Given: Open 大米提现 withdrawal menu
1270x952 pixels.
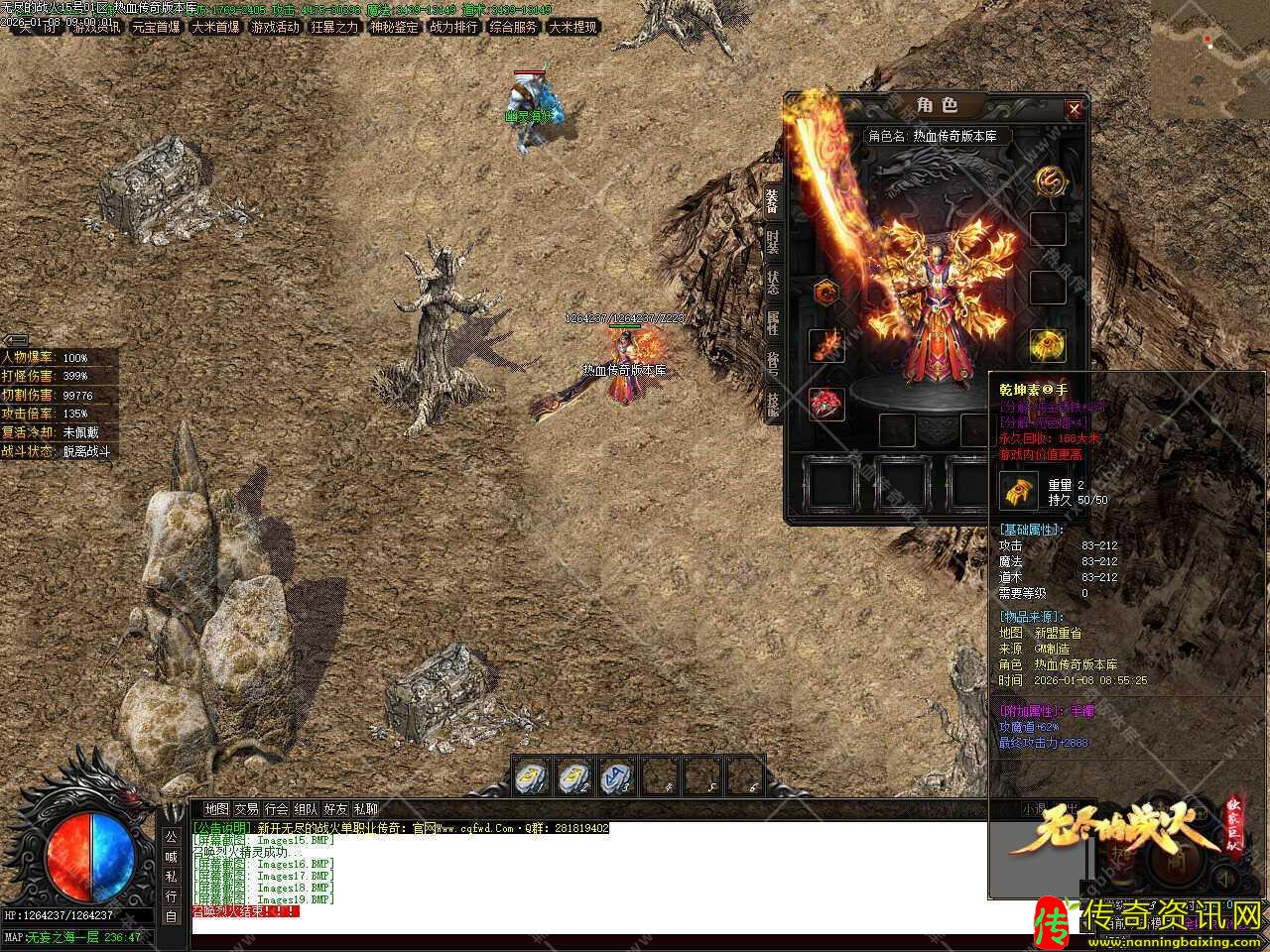Looking at the screenshot, I should [x=572, y=27].
